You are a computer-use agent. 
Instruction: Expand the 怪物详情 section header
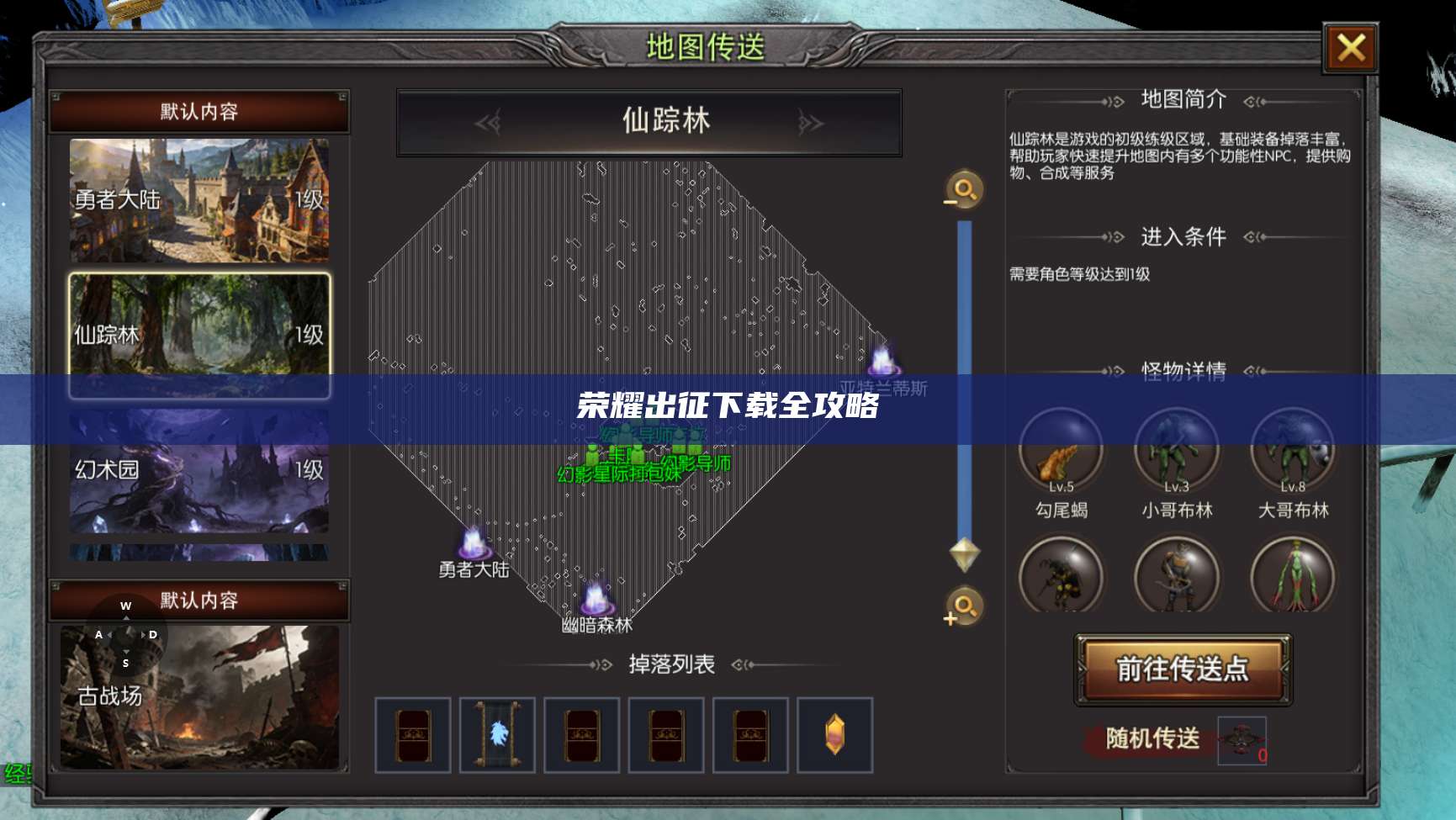coord(1183,368)
